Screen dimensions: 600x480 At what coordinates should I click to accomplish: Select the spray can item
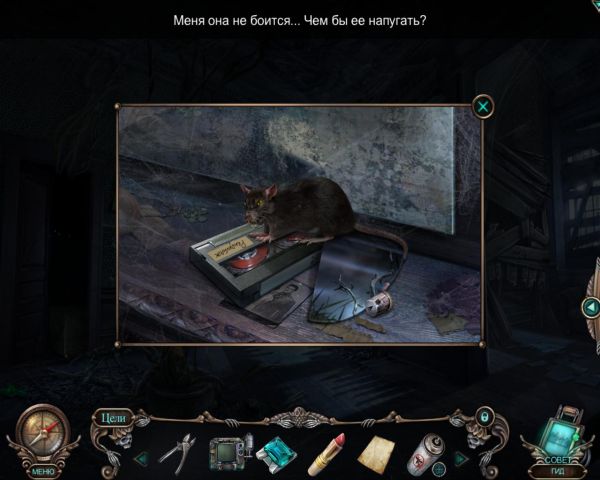coord(424,452)
